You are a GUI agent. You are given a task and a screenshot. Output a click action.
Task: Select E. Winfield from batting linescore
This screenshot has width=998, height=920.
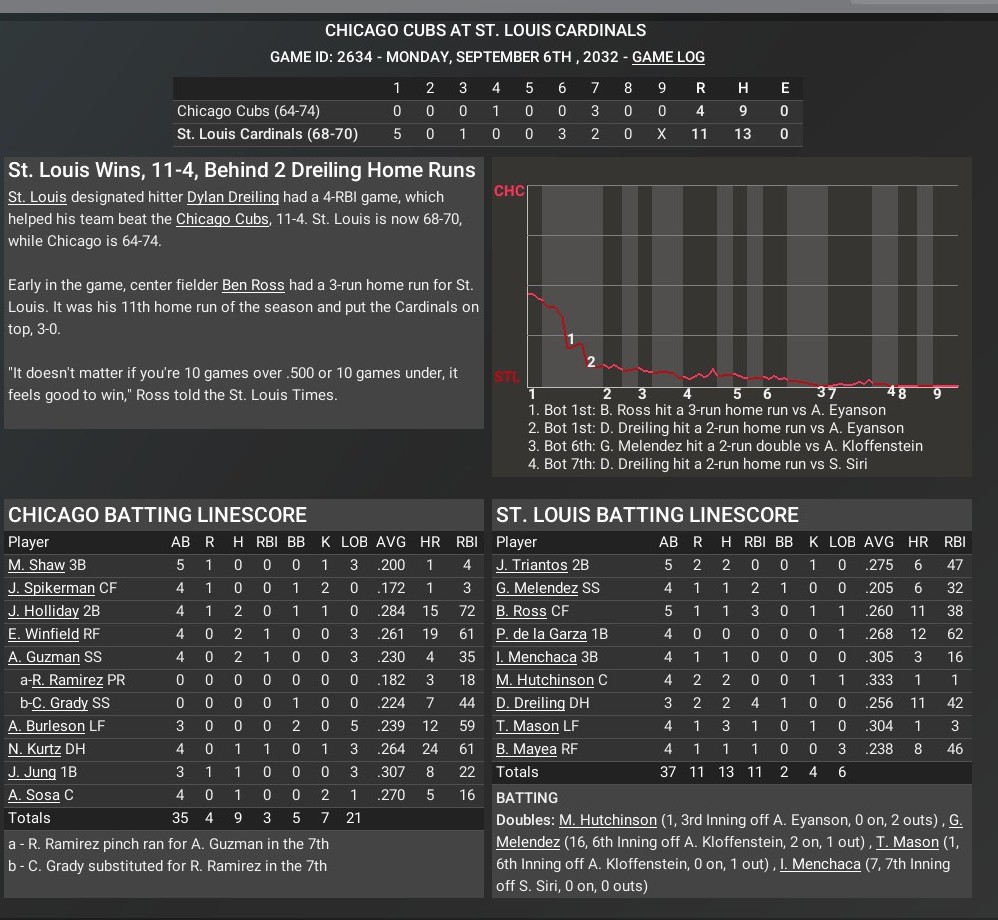click(42, 634)
